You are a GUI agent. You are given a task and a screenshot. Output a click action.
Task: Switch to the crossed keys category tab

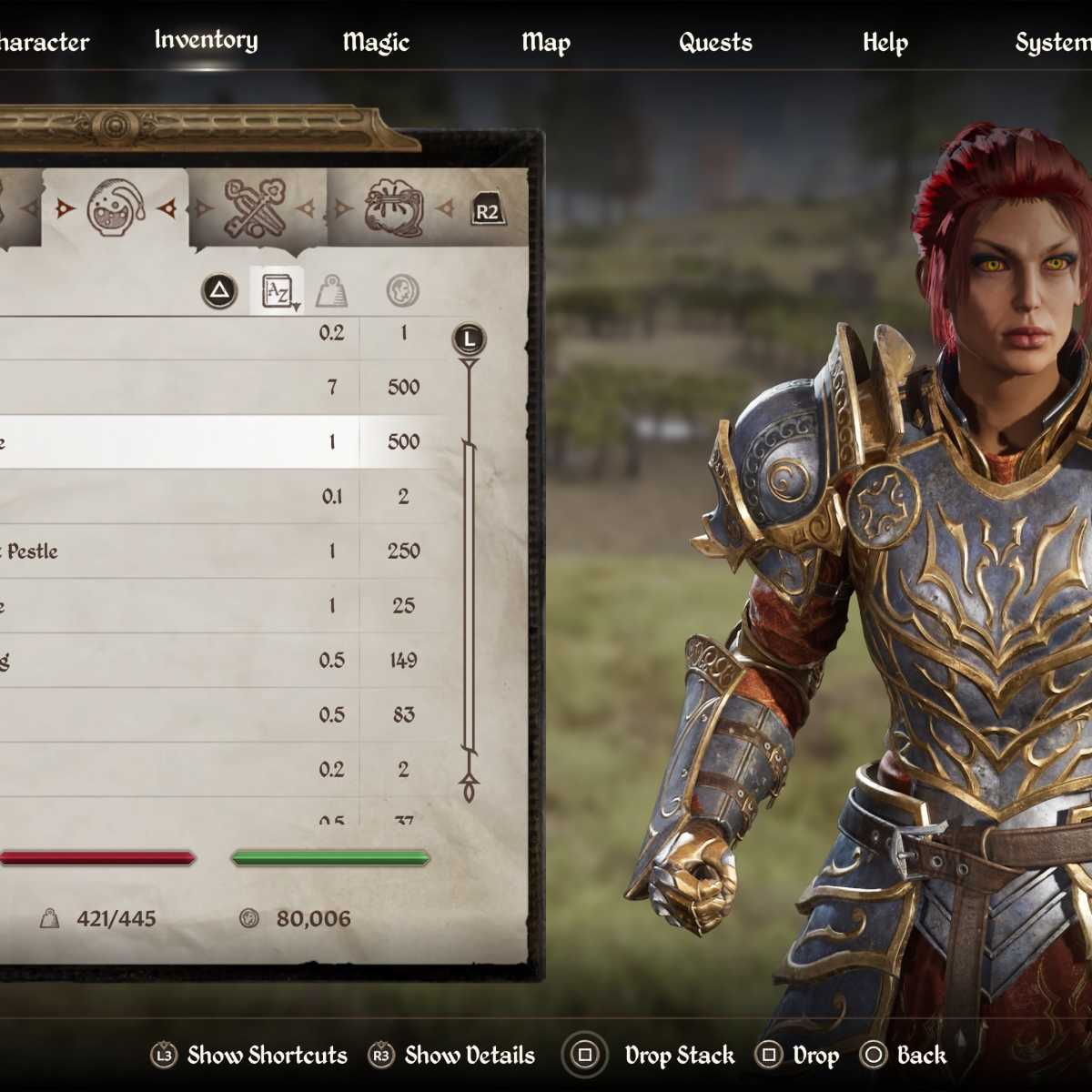coord(255,208)
